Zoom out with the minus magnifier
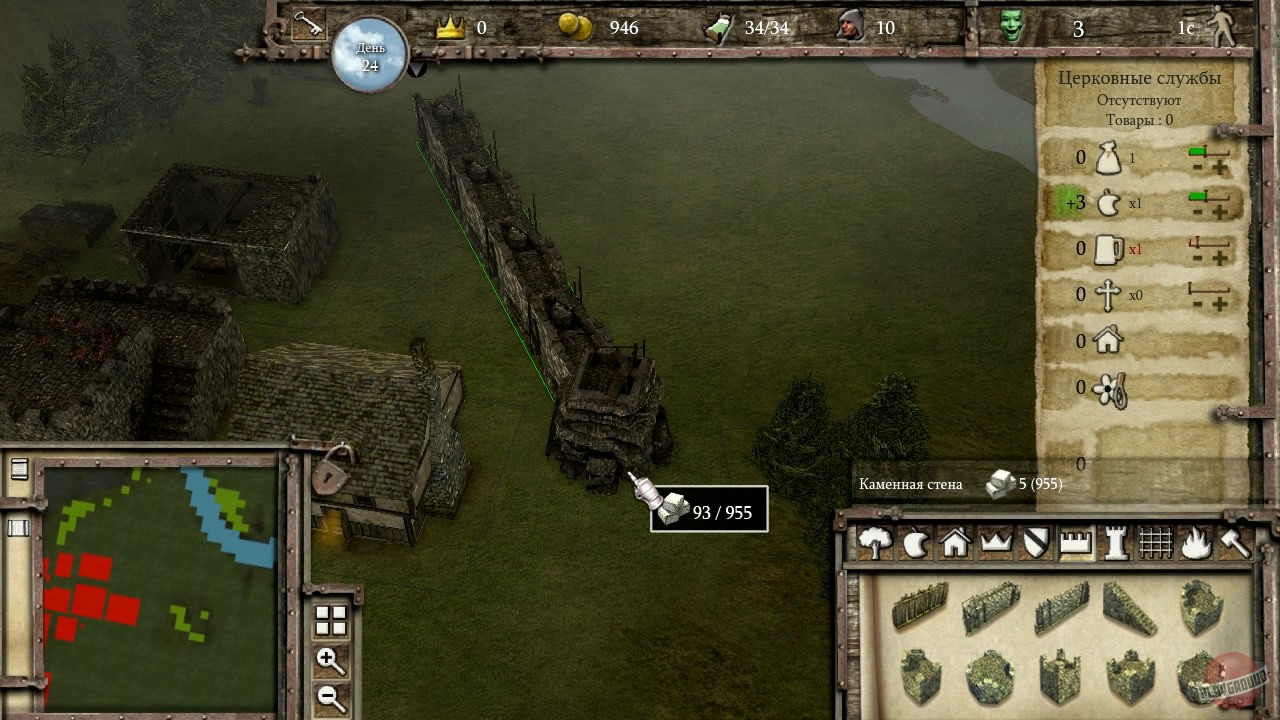 click(330, 697)
